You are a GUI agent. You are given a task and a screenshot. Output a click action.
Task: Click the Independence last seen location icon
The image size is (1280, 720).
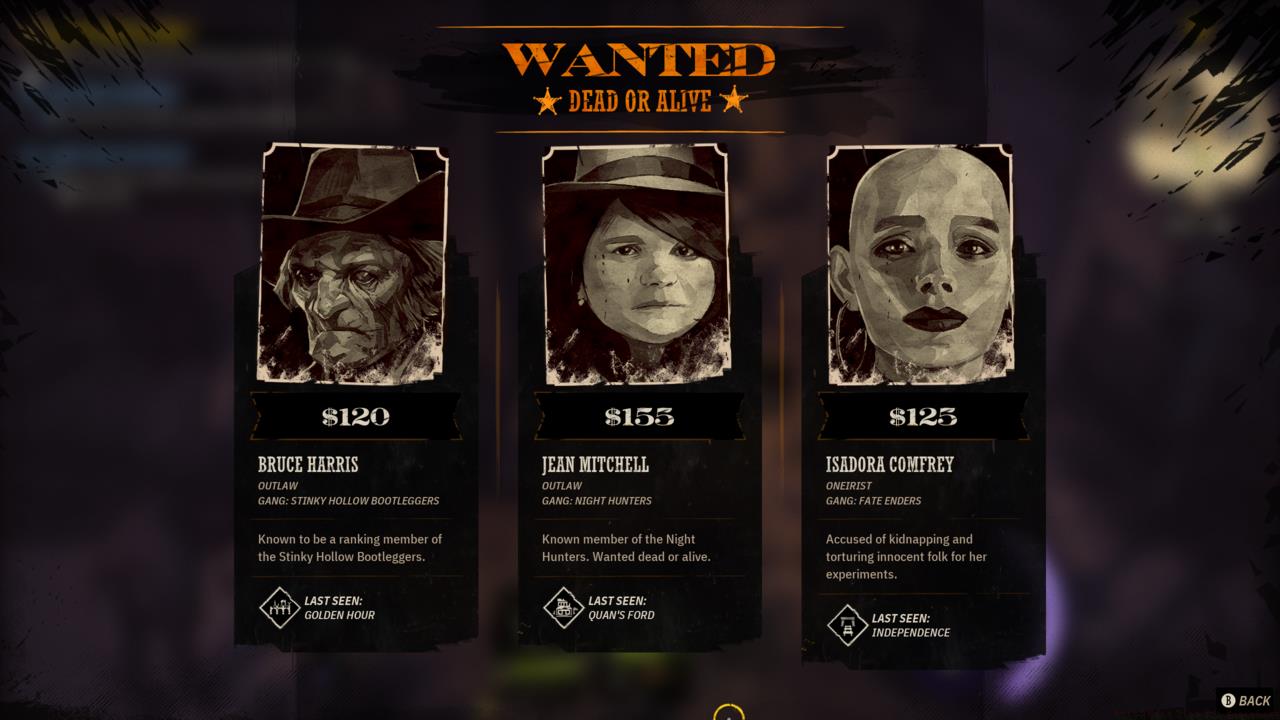click(x=846, y=627)
